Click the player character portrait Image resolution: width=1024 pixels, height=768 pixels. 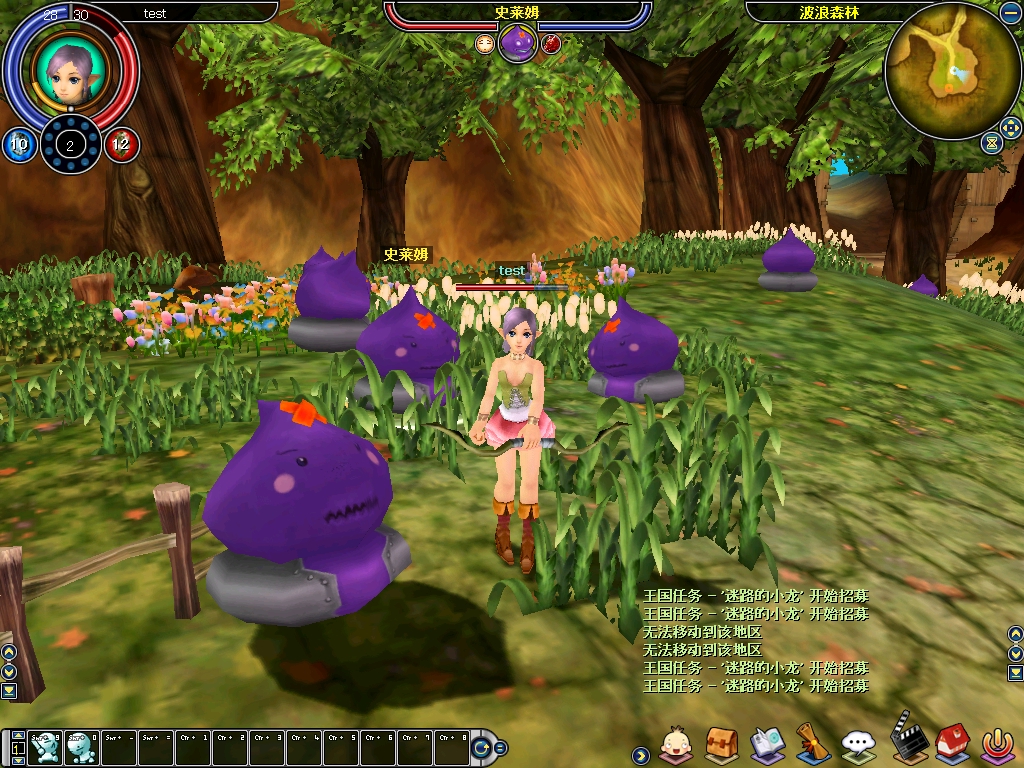[69, 69]
